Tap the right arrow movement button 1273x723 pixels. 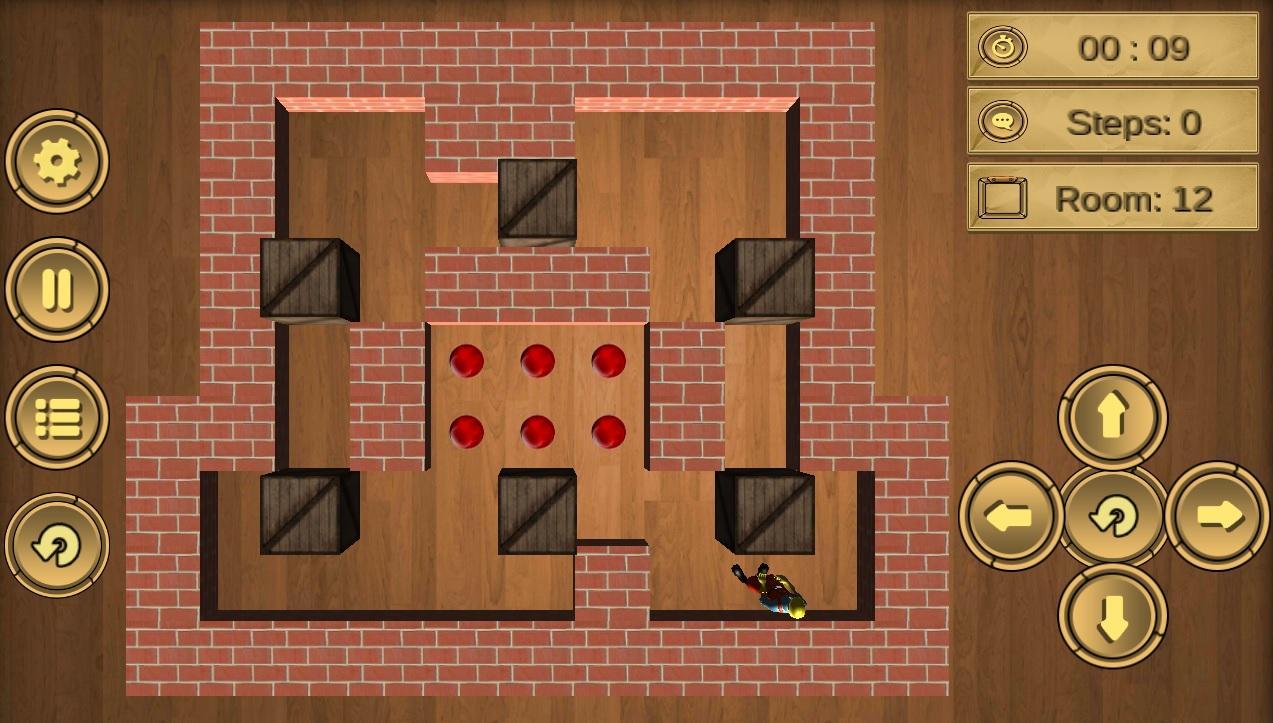point(1217,516)
